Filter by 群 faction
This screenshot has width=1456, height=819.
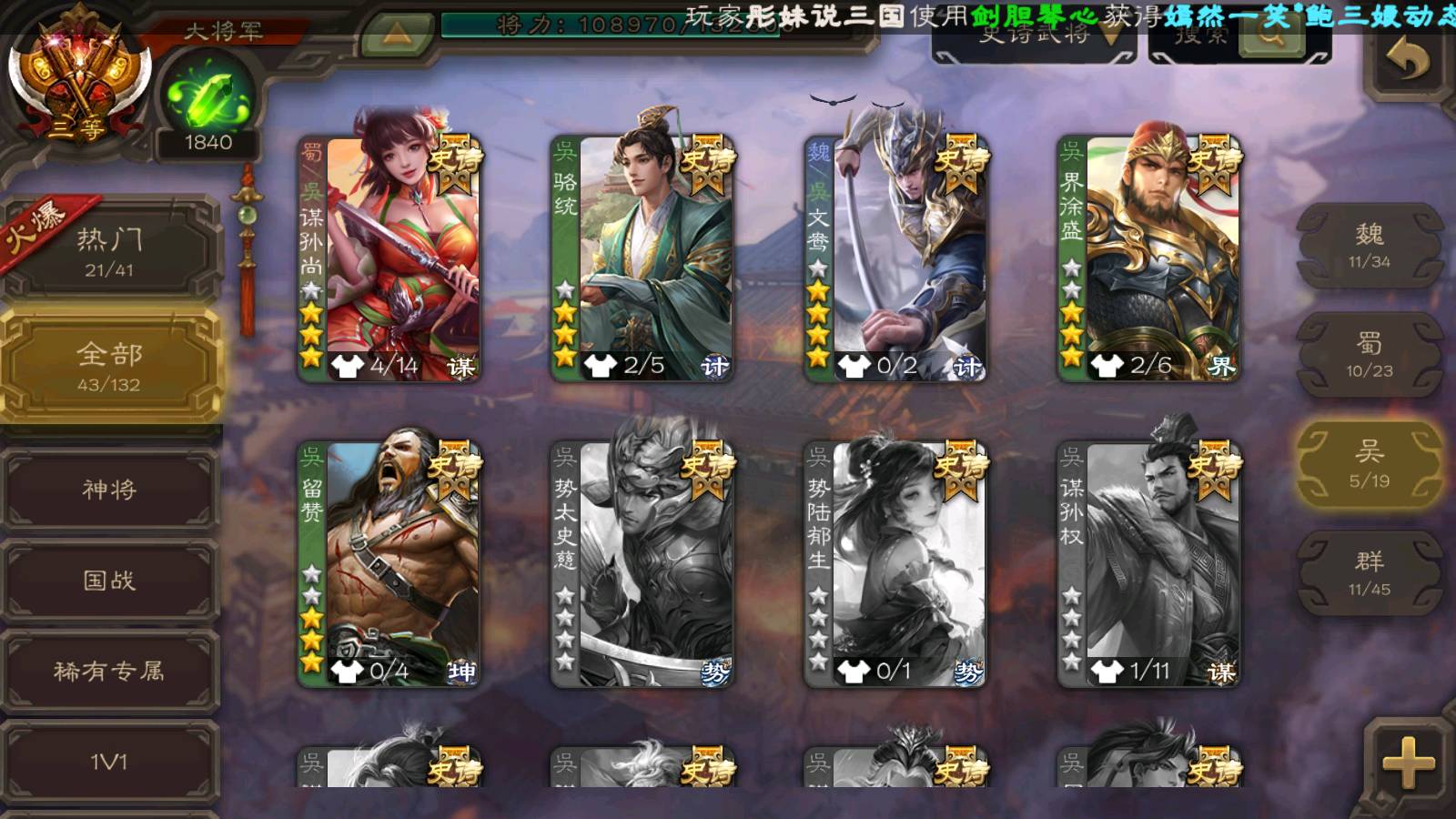click(1369, 573)
